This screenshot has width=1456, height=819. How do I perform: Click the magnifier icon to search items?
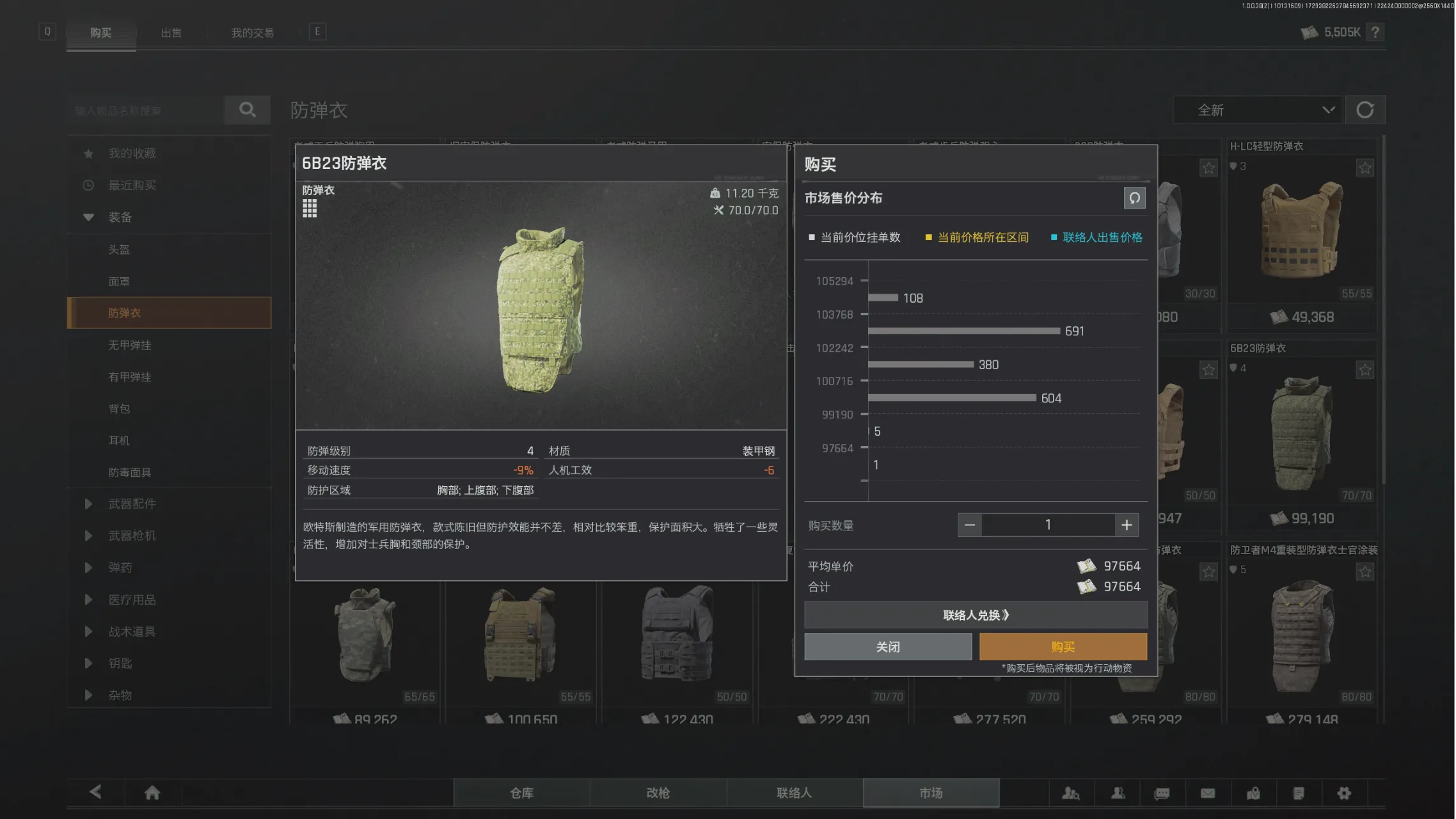[247, 110]
